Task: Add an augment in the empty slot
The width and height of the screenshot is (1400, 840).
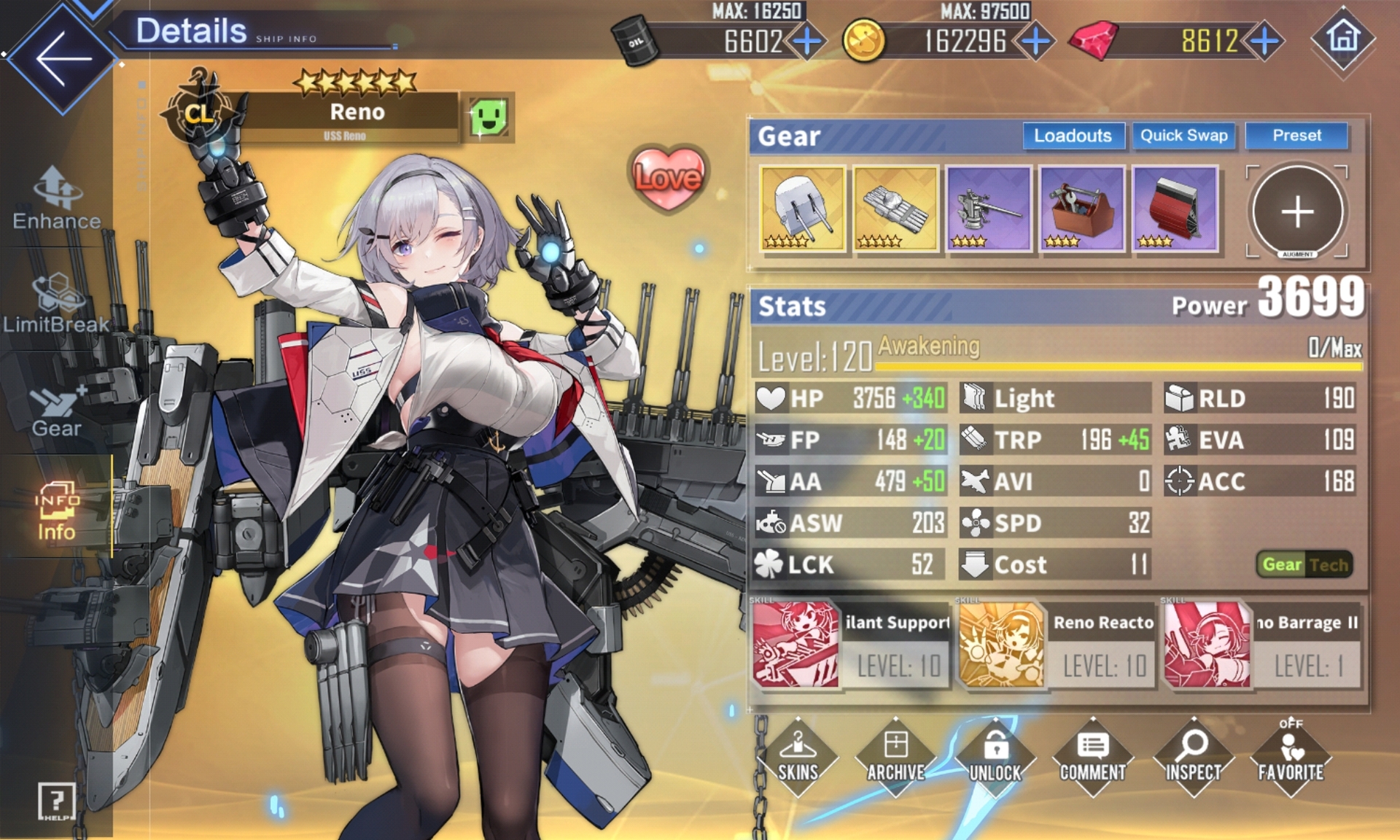Action: click(1297, 211)
